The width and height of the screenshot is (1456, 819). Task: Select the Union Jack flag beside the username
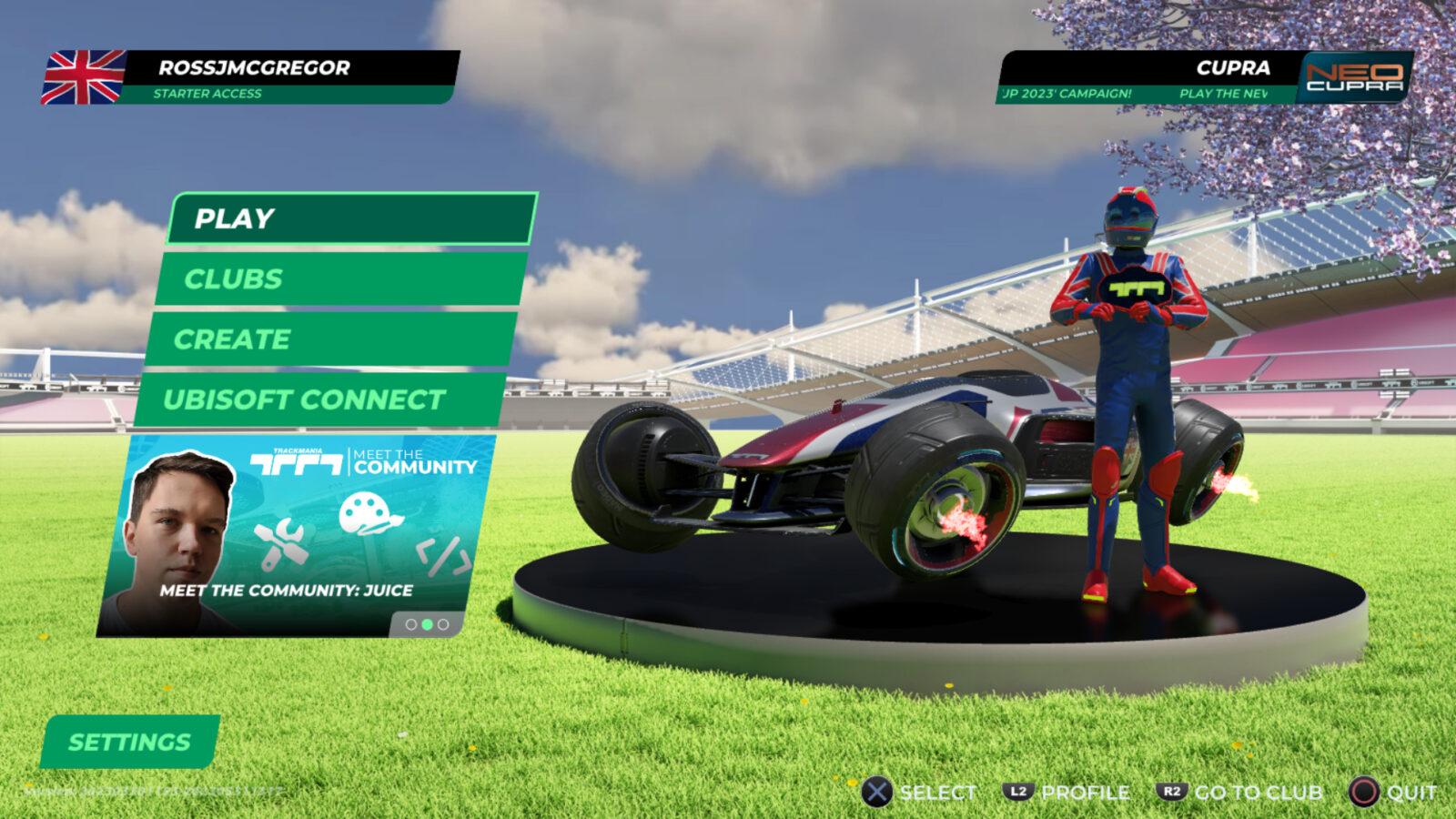(x=84, y=75)
